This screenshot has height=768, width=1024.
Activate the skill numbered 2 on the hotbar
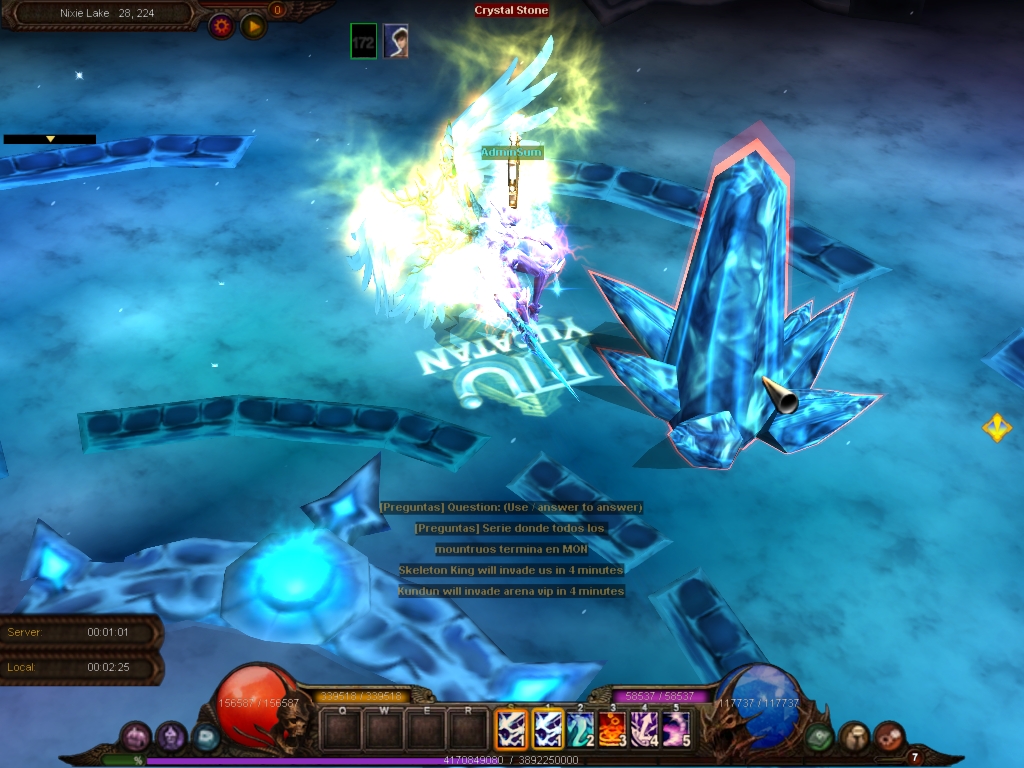click(580, 729)
